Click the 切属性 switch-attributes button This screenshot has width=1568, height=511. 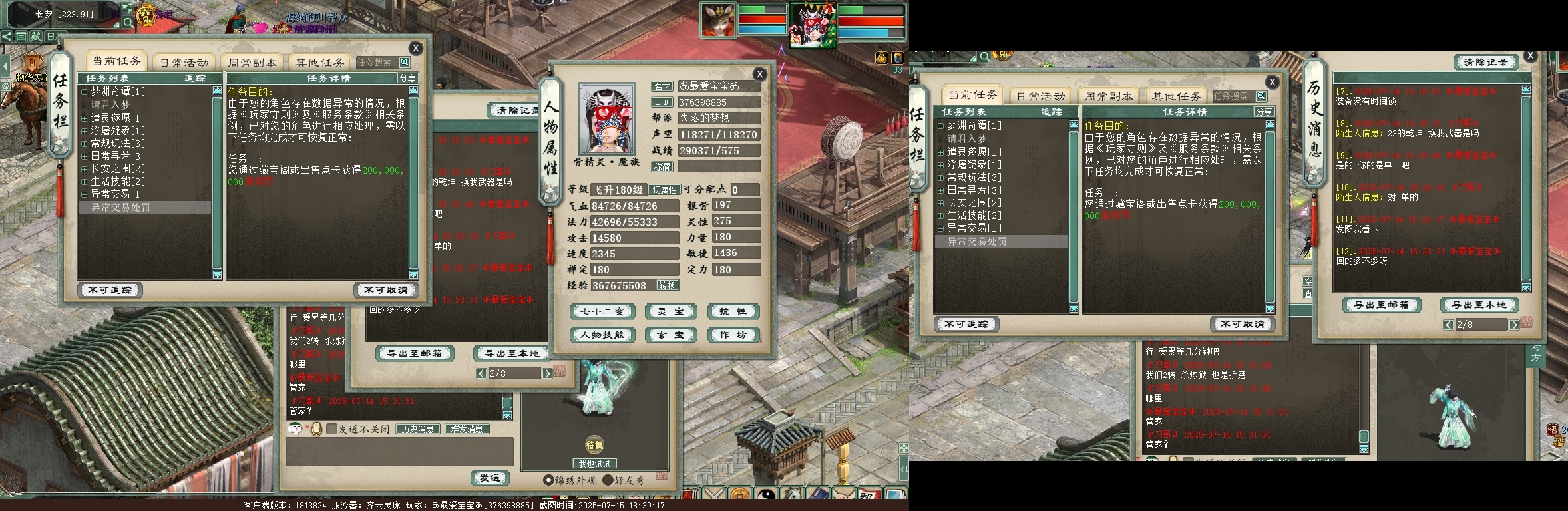point(664,190)
